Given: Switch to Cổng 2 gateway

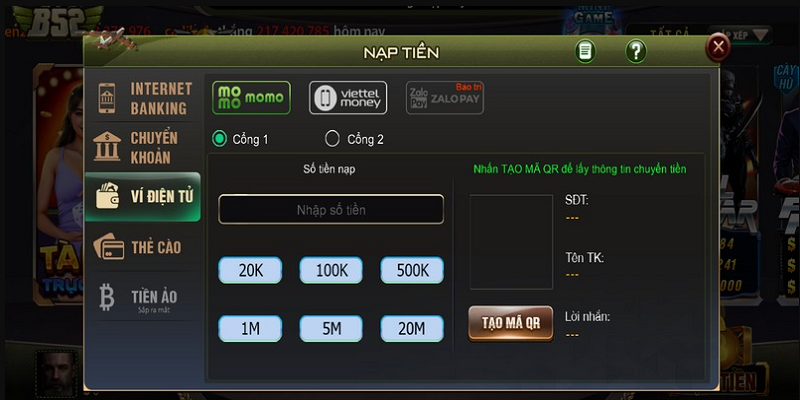Looking at the screenshot, I should pyautogui.click(x=332, y=139).
